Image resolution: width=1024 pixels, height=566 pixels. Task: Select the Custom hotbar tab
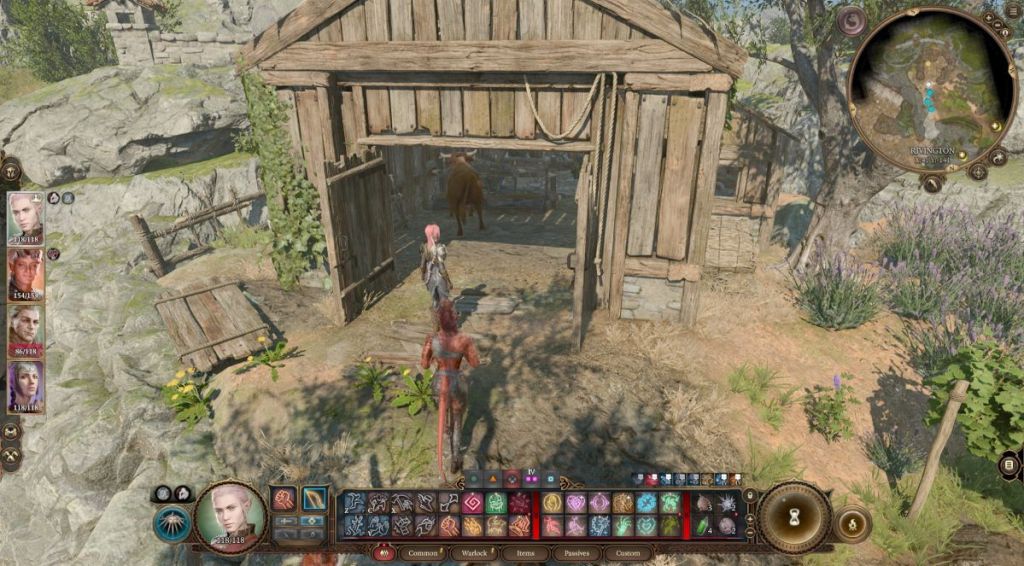(x=627, y=552)
